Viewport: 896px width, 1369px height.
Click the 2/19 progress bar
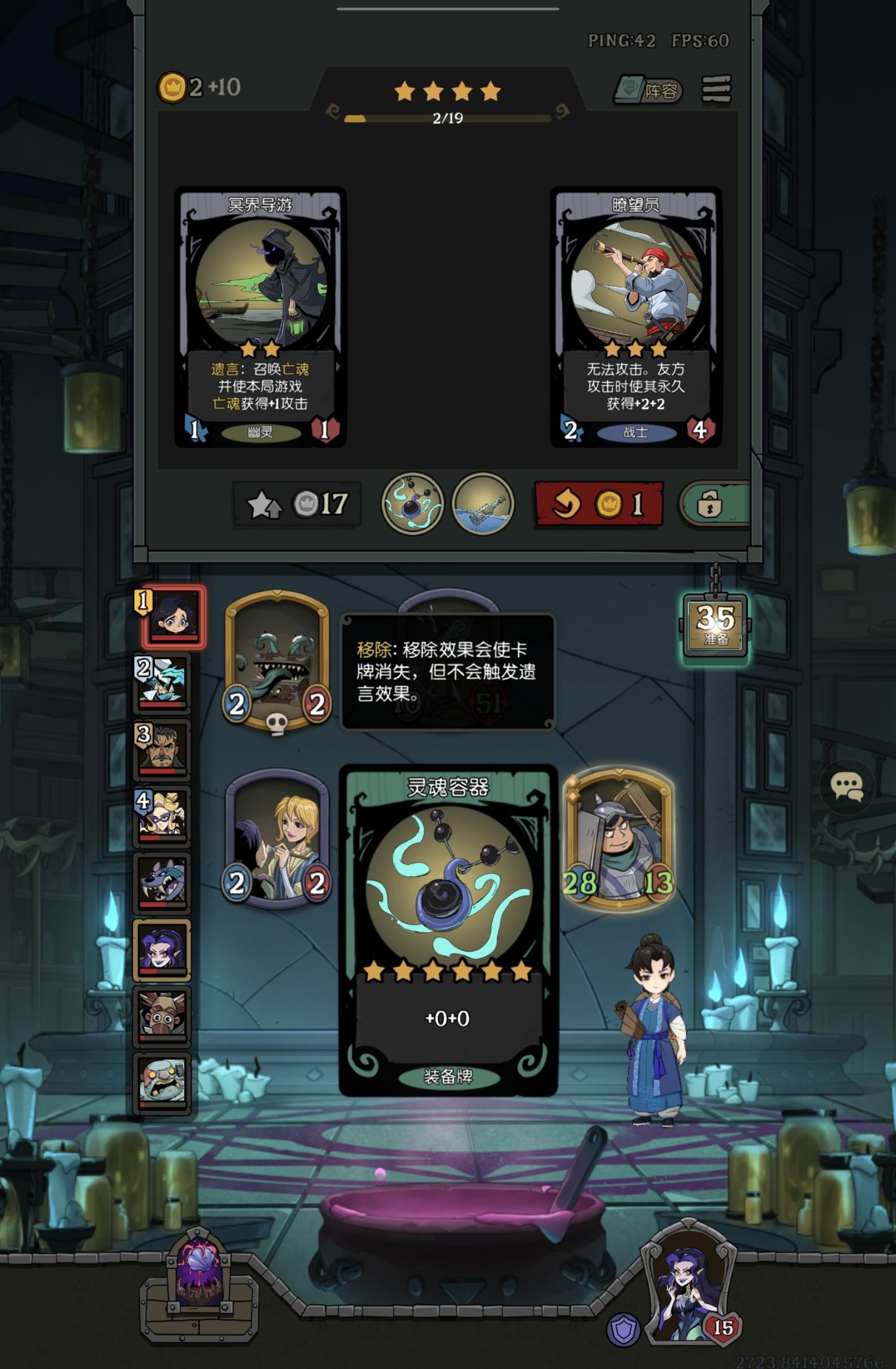coord(447,118)
